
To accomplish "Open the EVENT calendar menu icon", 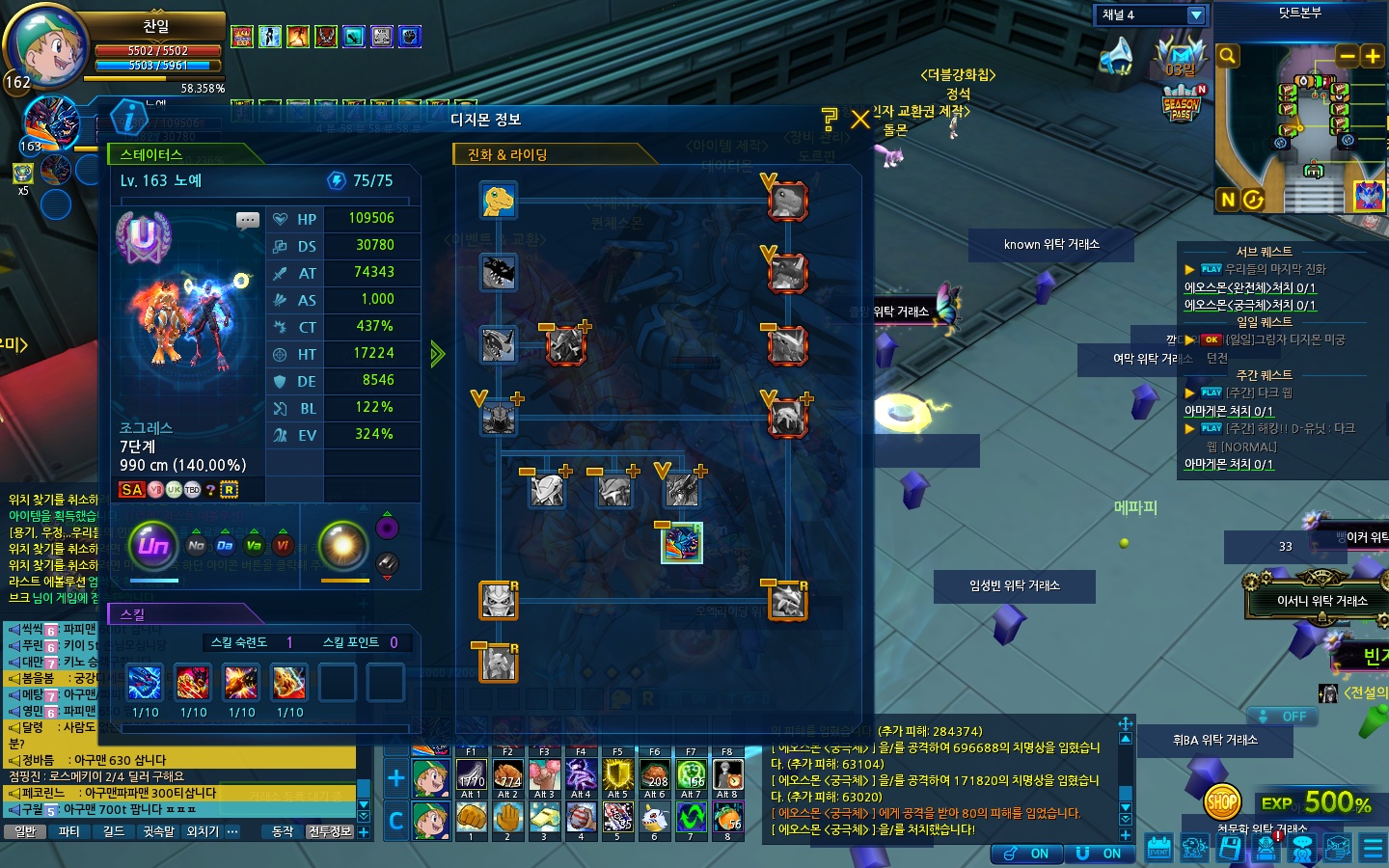I will (1158, 848).
